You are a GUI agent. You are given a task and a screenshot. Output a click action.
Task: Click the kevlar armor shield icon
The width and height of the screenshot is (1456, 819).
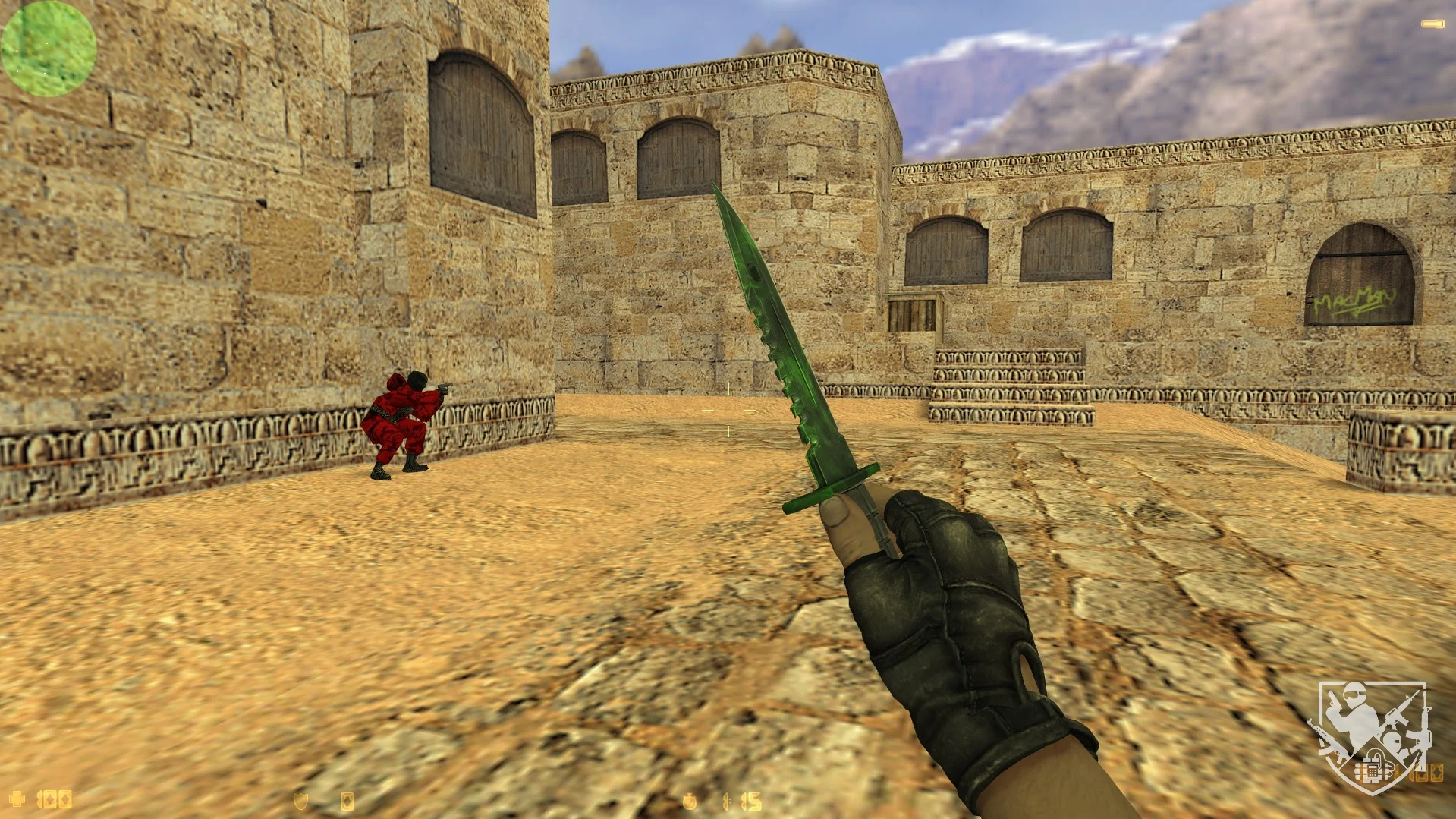click(x=301, y=801)
